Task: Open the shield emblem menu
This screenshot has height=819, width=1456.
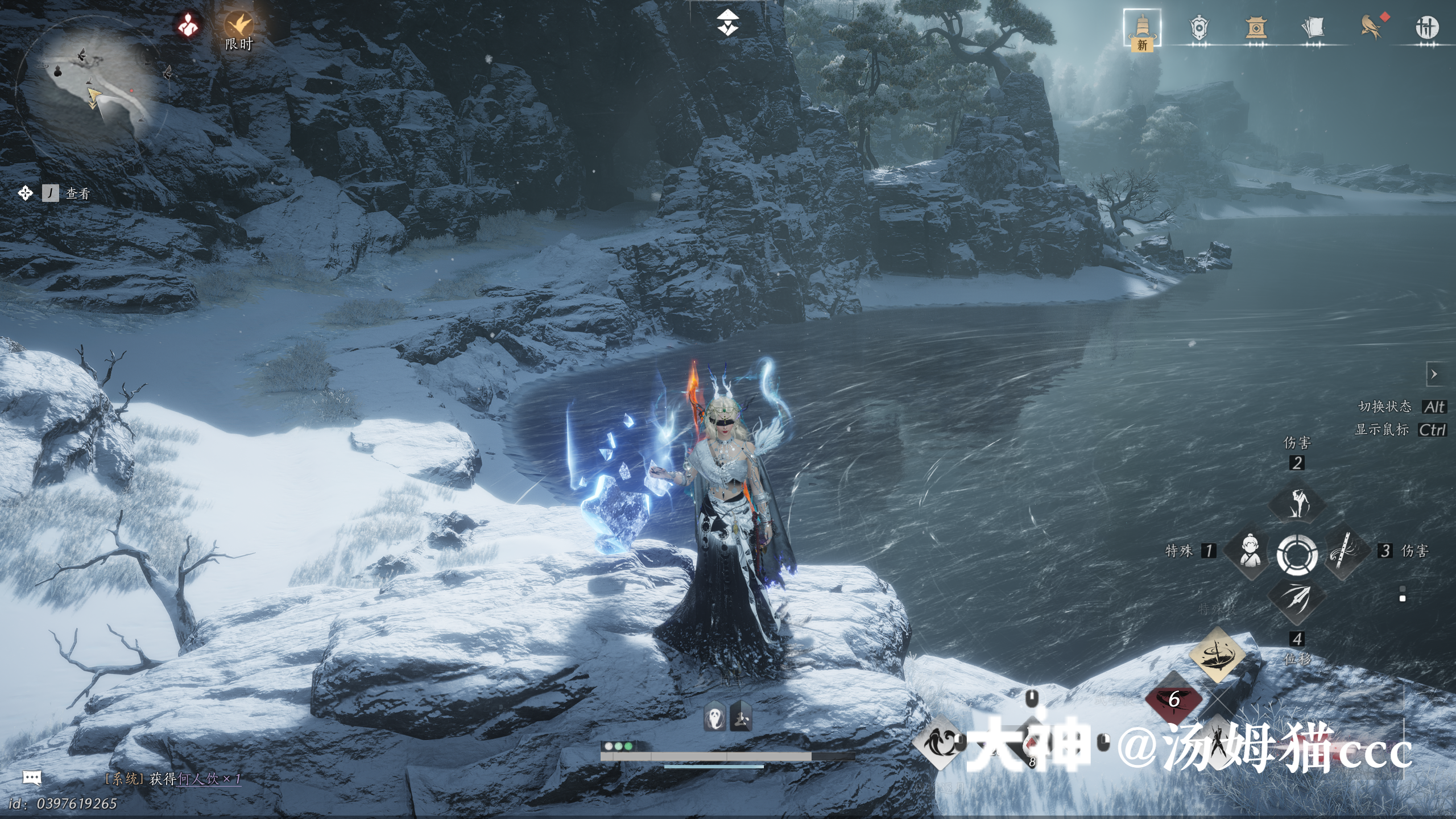Action: 1199,28
